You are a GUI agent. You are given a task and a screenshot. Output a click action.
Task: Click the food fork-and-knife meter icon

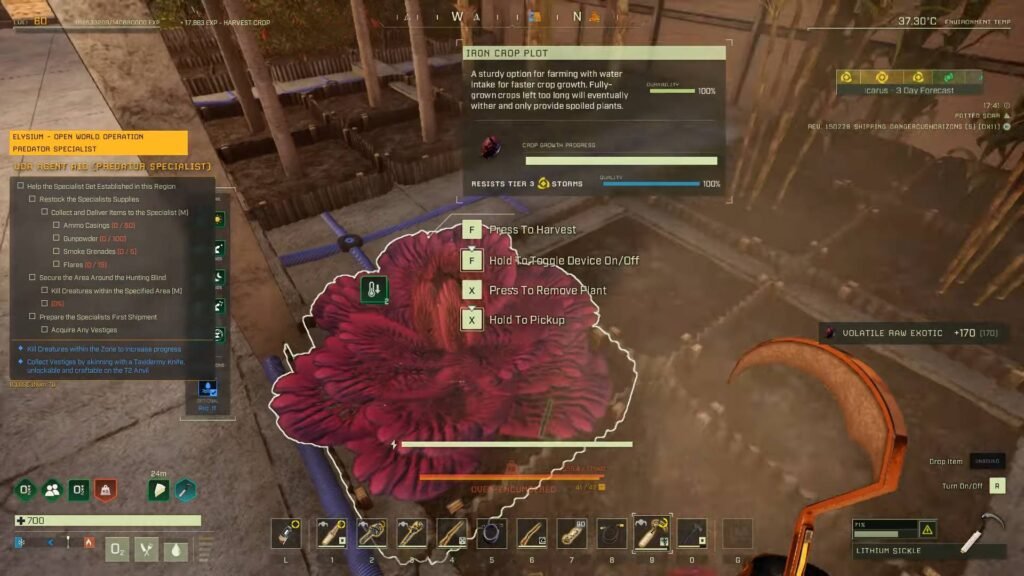pos(147,548)
